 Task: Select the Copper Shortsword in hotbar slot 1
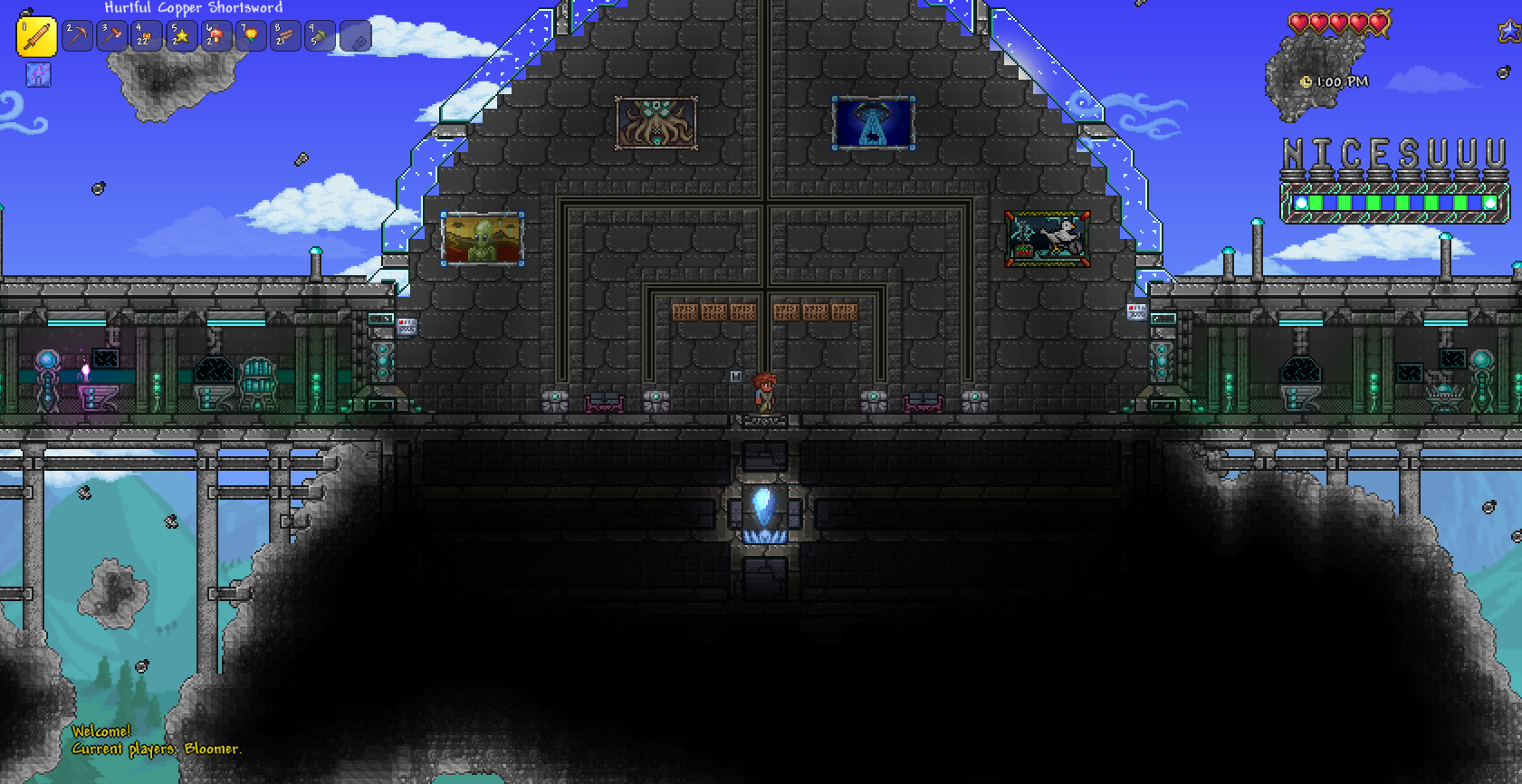[36, 37]
